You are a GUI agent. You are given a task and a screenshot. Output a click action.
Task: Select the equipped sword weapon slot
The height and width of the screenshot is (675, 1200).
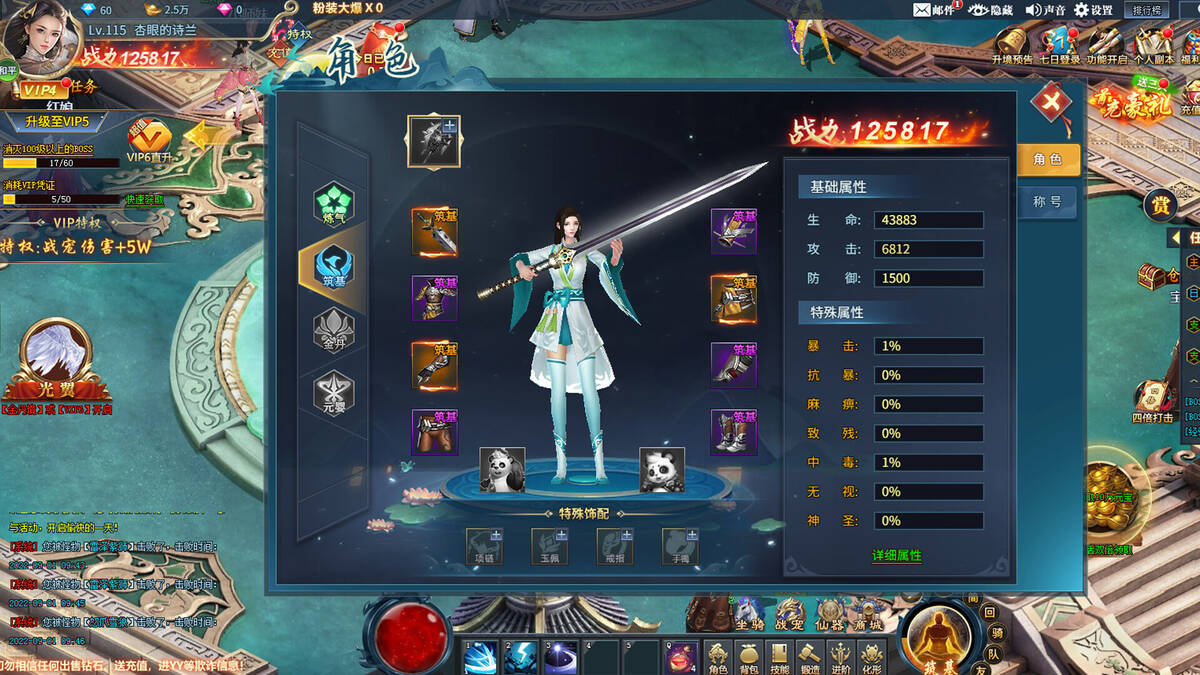click(434, 232)
